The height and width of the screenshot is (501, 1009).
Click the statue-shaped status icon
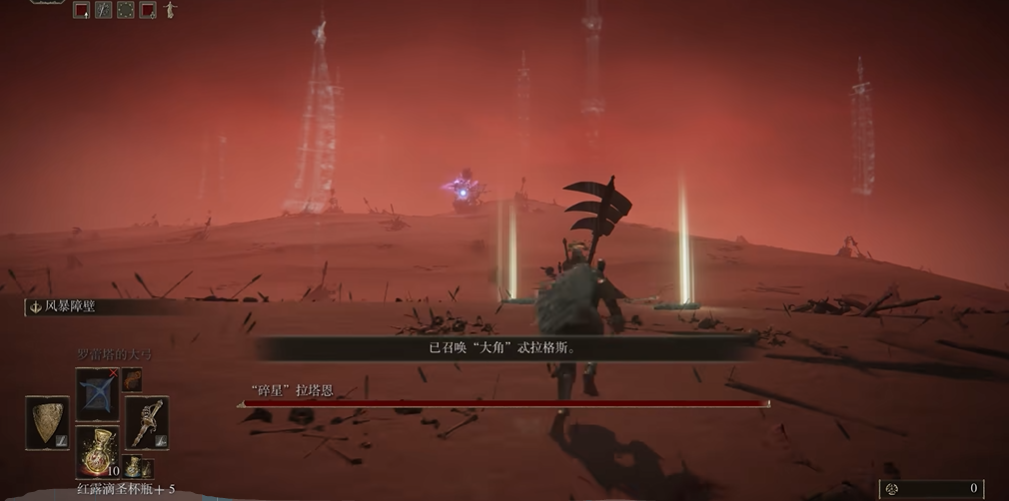170,10
